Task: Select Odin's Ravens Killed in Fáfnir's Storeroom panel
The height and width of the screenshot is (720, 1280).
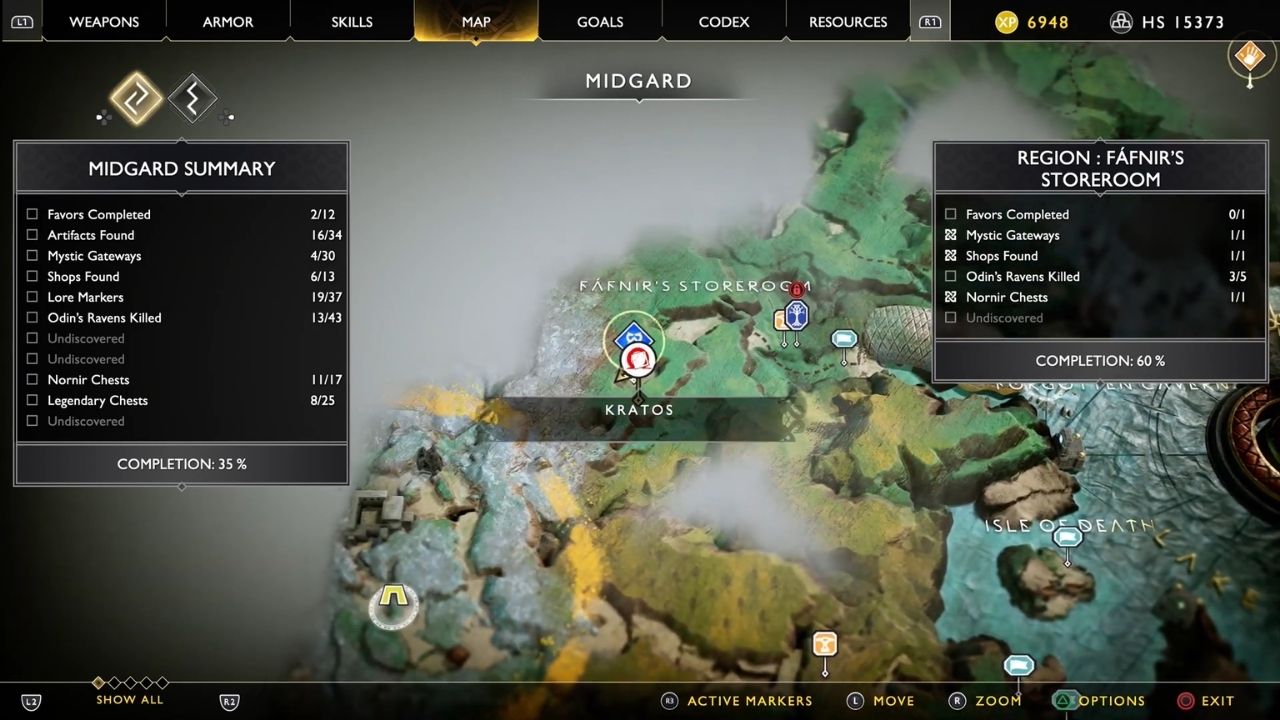Action: tap(1098, 276)
